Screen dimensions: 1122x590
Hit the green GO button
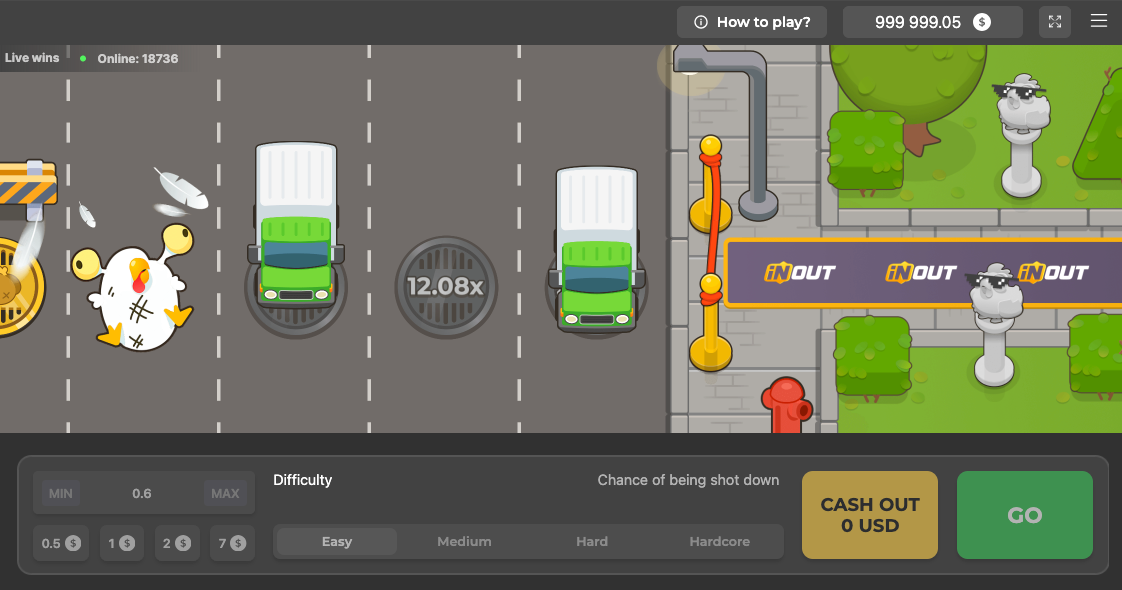[x=1024, y=515]
